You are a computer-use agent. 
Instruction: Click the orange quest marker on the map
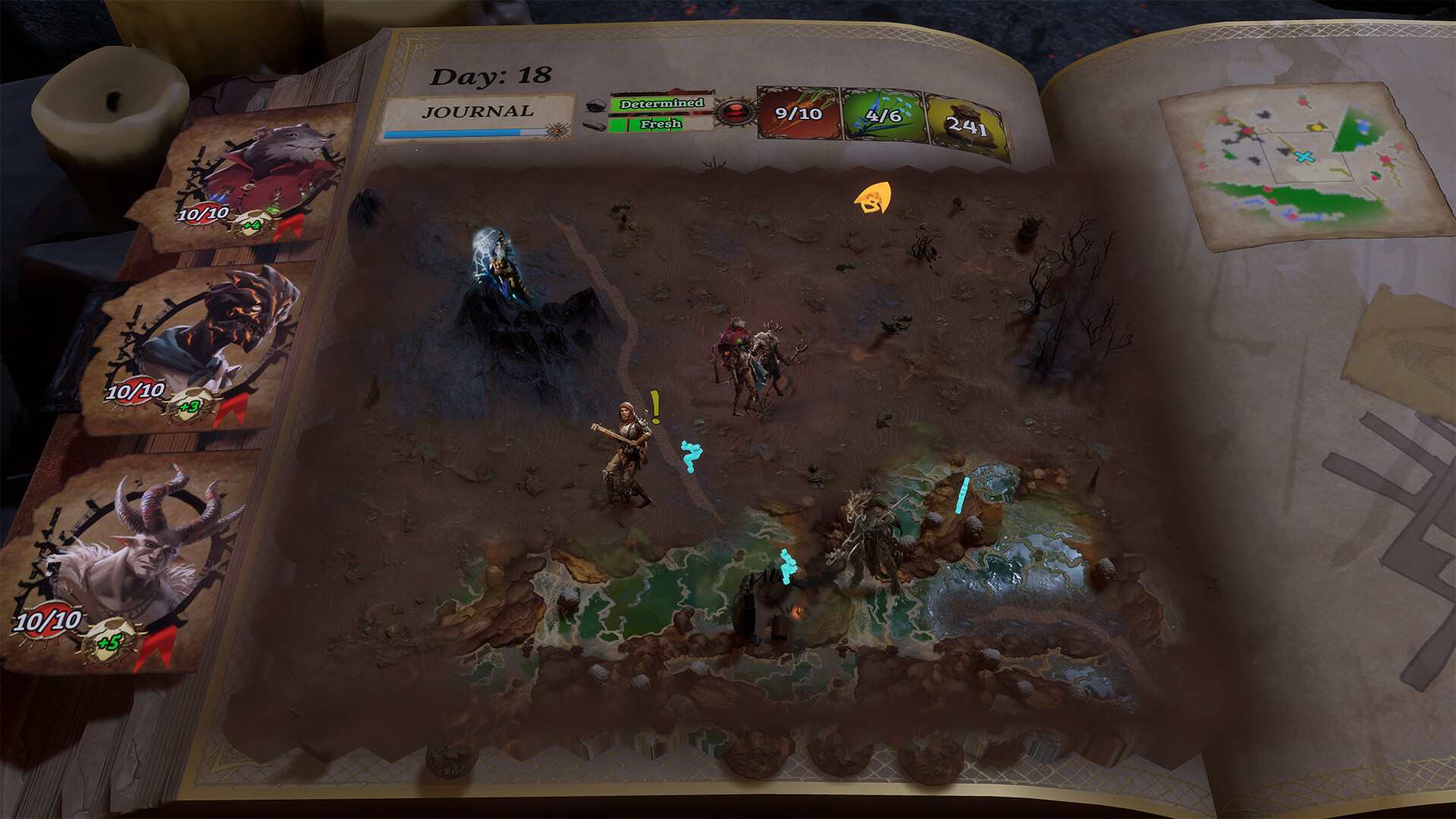(x=871, y=199)
